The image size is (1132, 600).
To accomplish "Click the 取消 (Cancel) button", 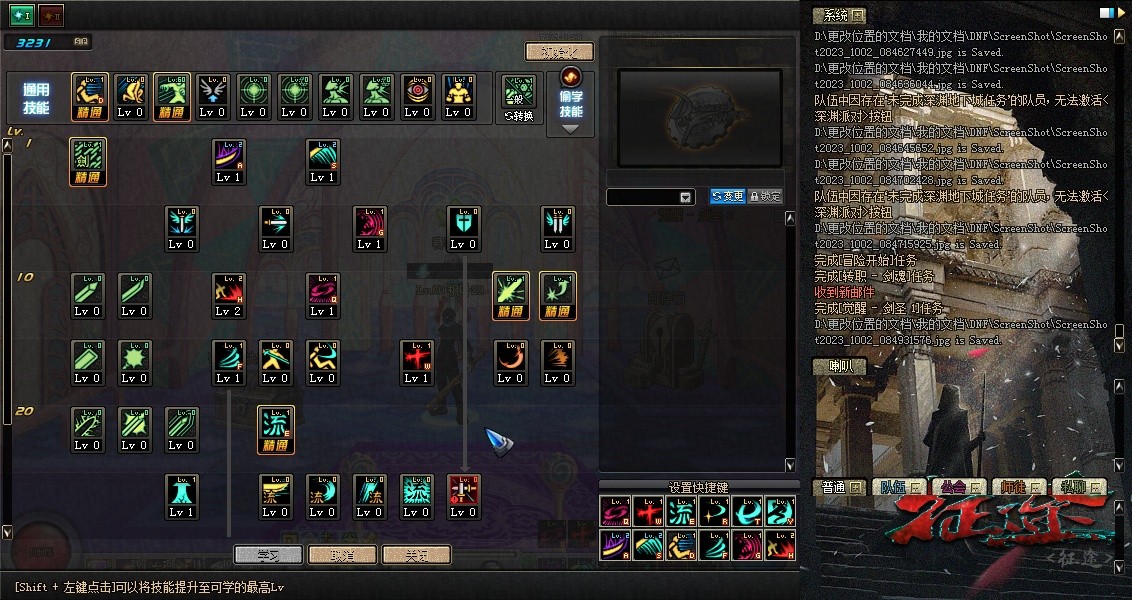I will click(342, 554).
